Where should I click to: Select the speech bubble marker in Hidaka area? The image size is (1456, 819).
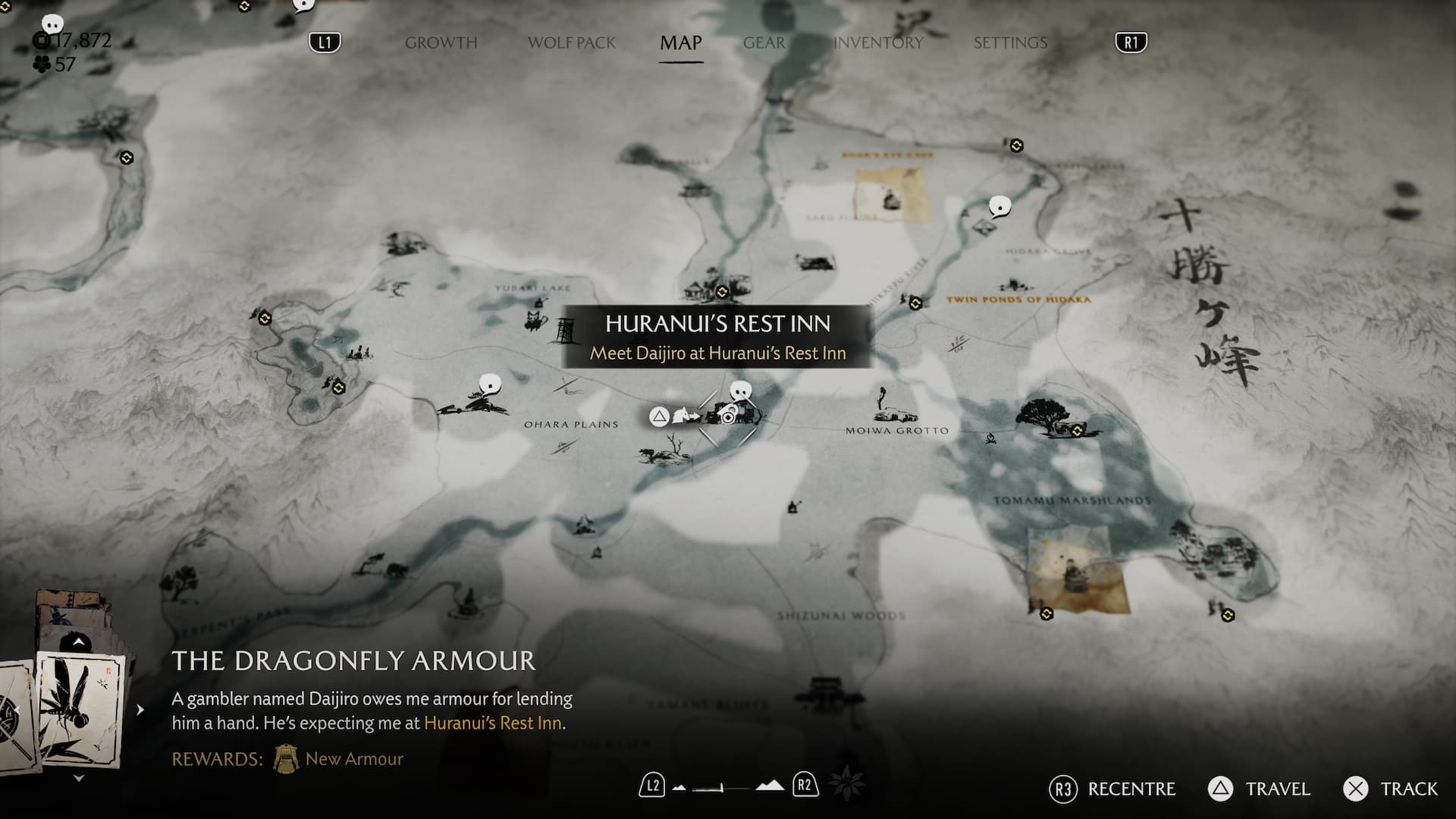point(999,206)
